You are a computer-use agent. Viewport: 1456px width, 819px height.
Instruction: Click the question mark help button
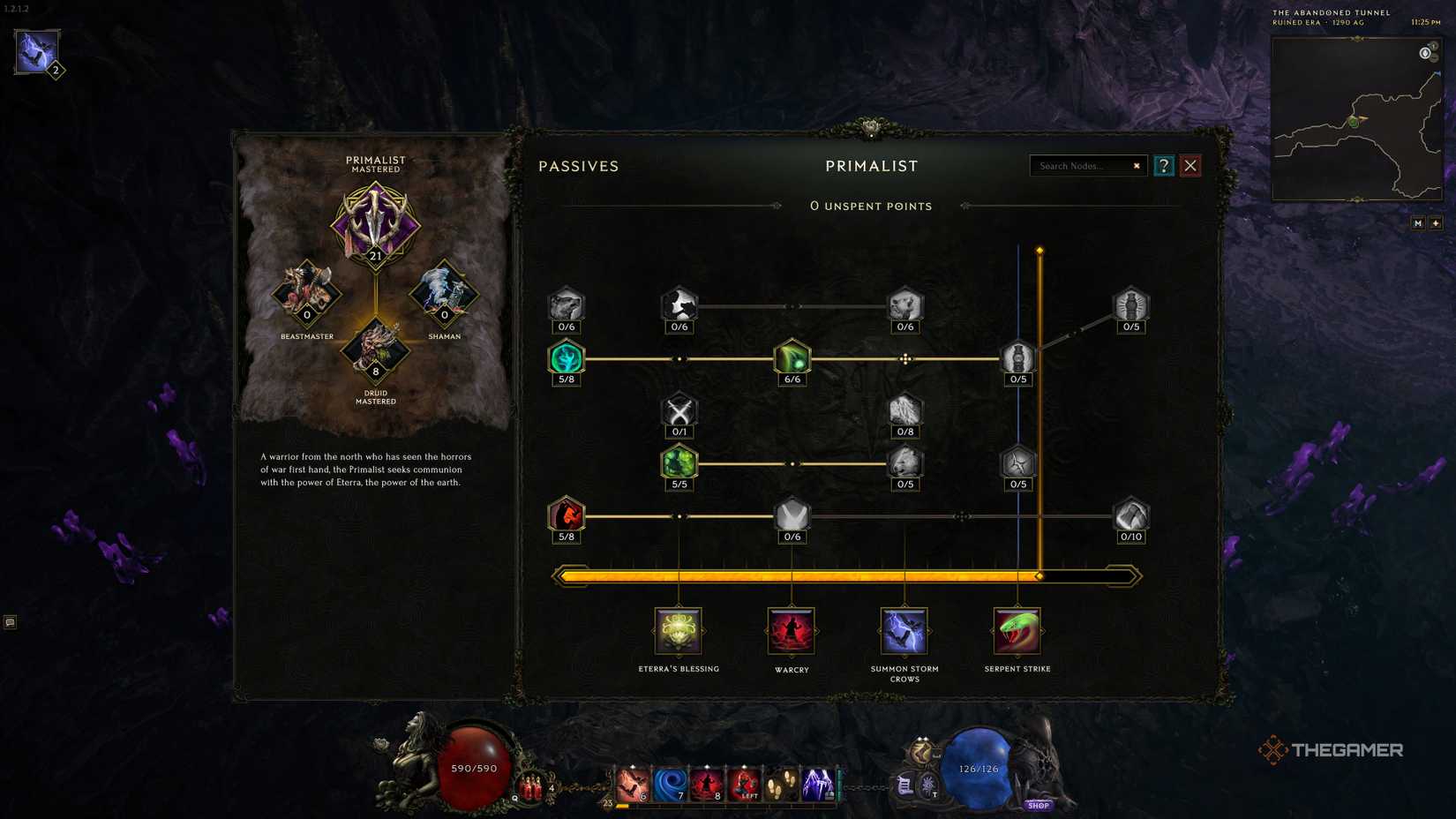1164,166
